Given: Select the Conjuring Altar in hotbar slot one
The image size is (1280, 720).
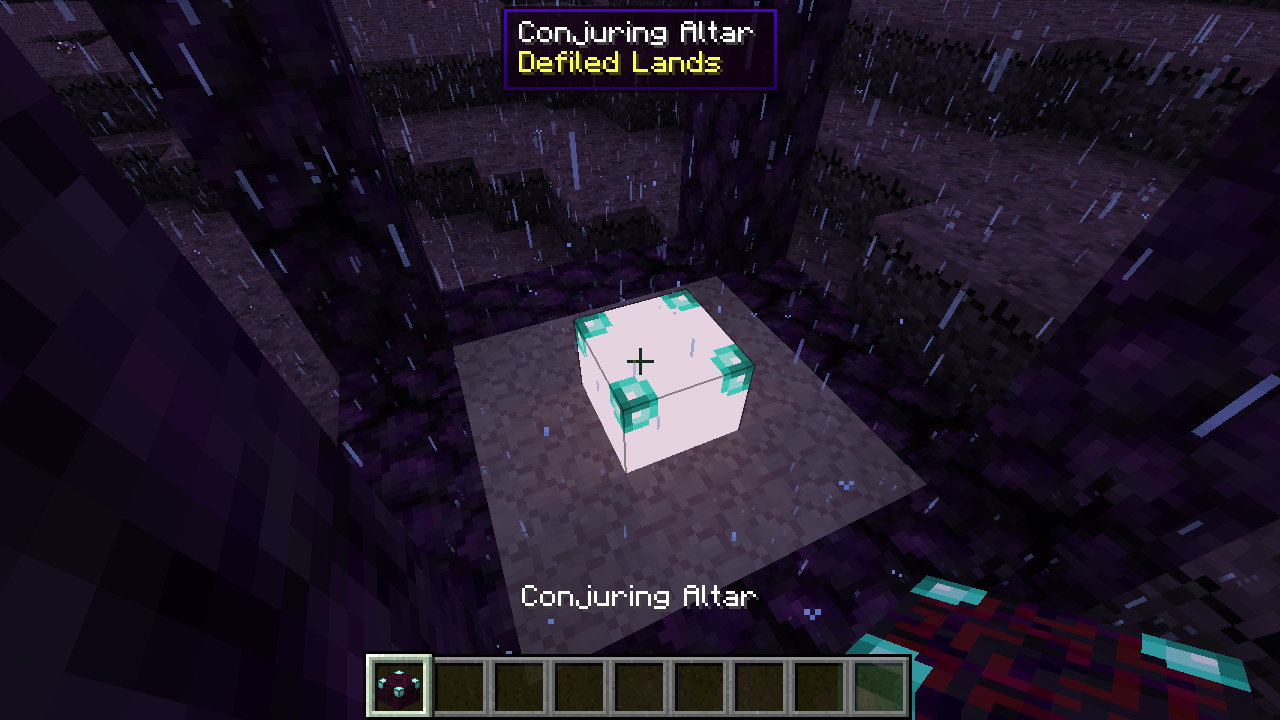Looking at the screenshot, I should pos(397,687).
